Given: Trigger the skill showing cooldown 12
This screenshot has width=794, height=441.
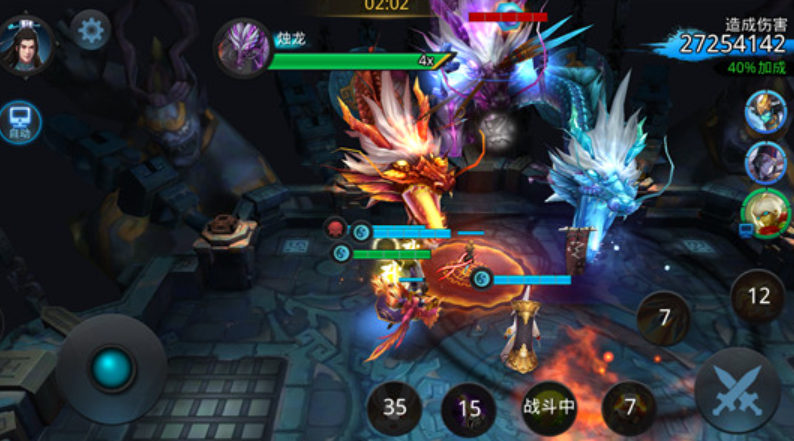Looking at the screenshot, I should [x=758, y=296].
